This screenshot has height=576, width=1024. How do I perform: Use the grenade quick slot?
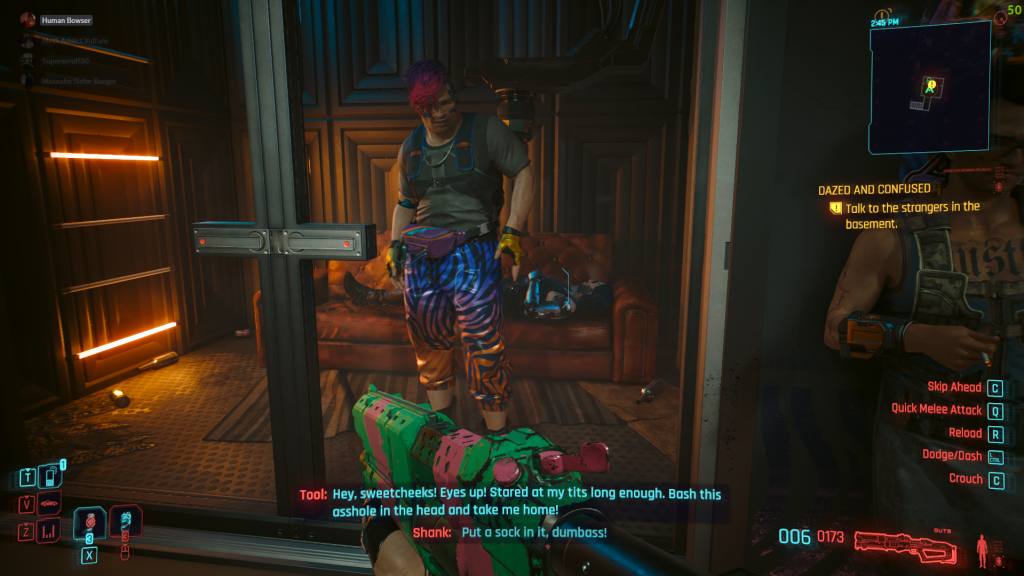(x=90, y=522)
